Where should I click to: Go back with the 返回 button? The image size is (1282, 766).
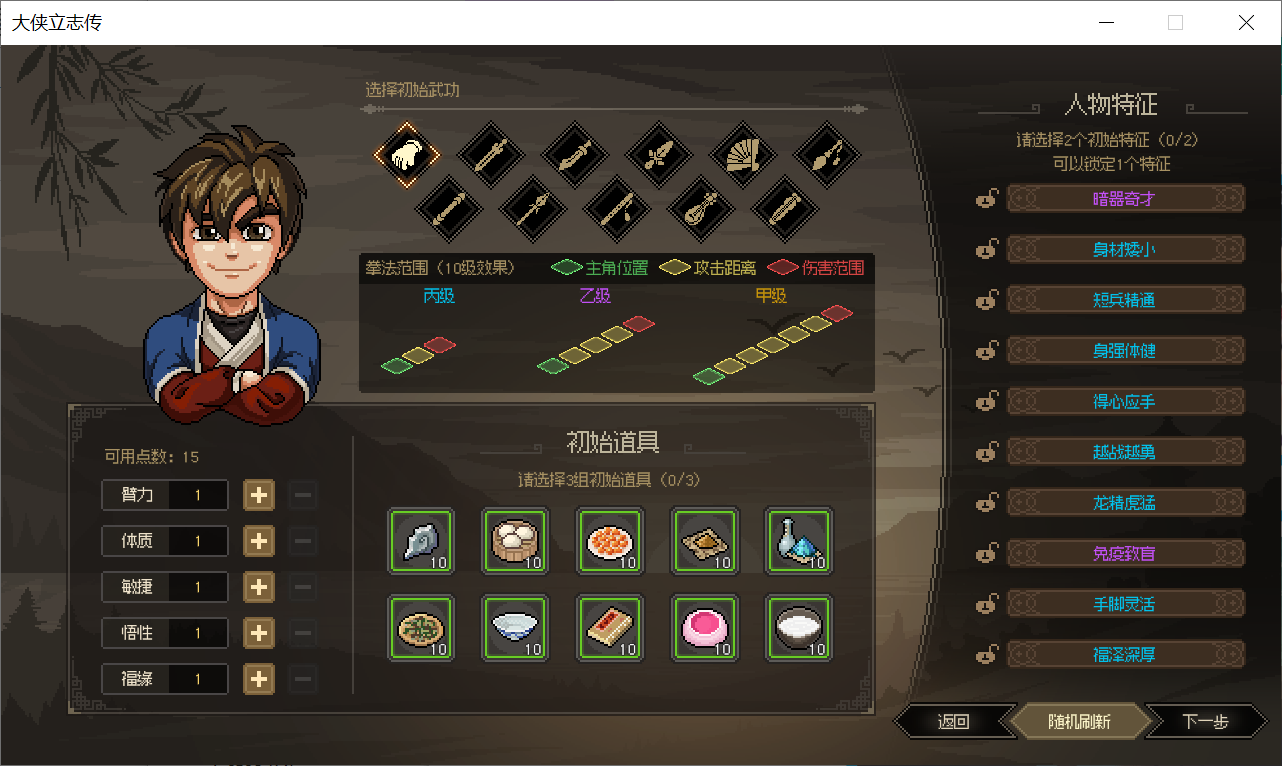pyautogui.click(x=953, y=721)
